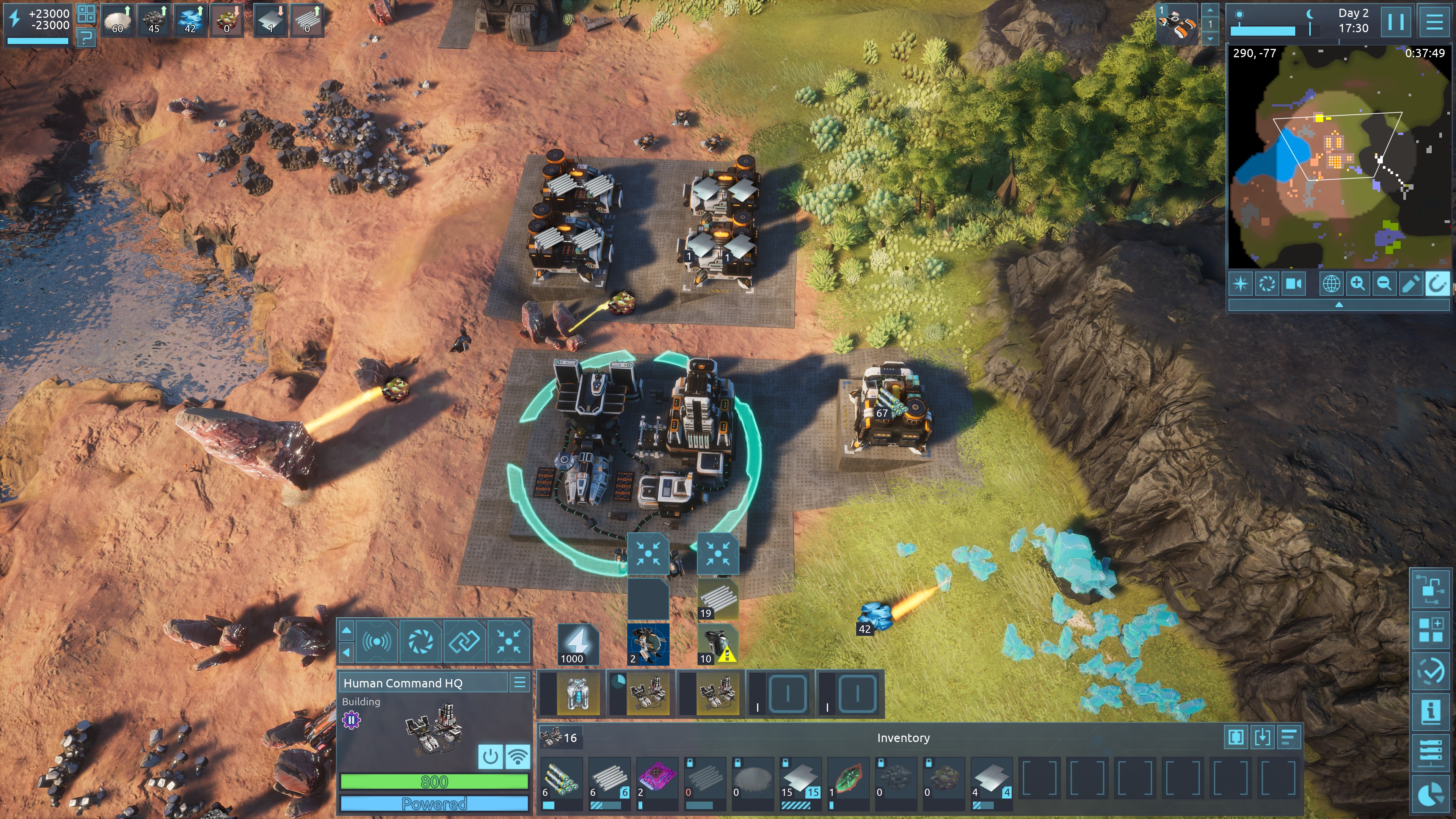Toggle the video camera button under minimap
Image resolution: width=1456 pixels, height=819 pixels.
point(1294,283)
